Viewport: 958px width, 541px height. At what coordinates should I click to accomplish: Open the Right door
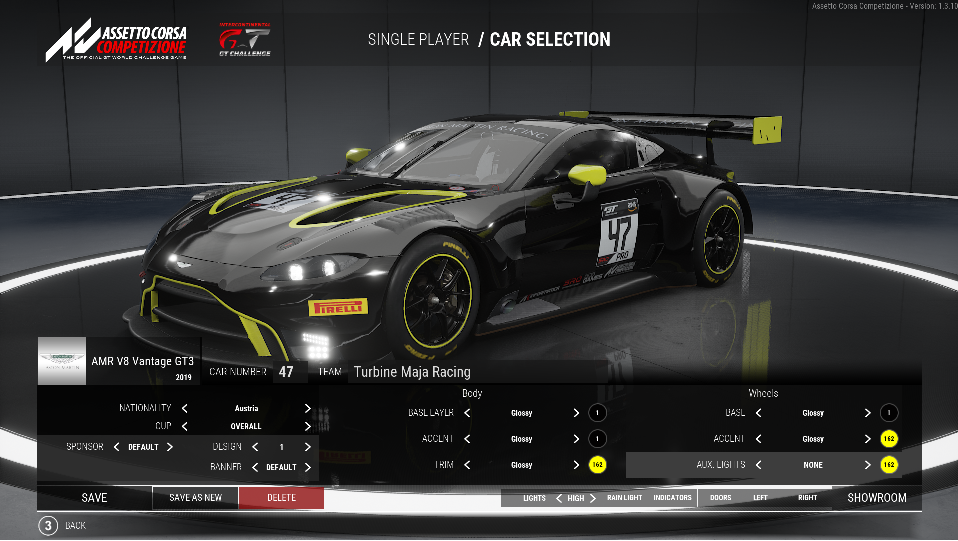[807, 498]
